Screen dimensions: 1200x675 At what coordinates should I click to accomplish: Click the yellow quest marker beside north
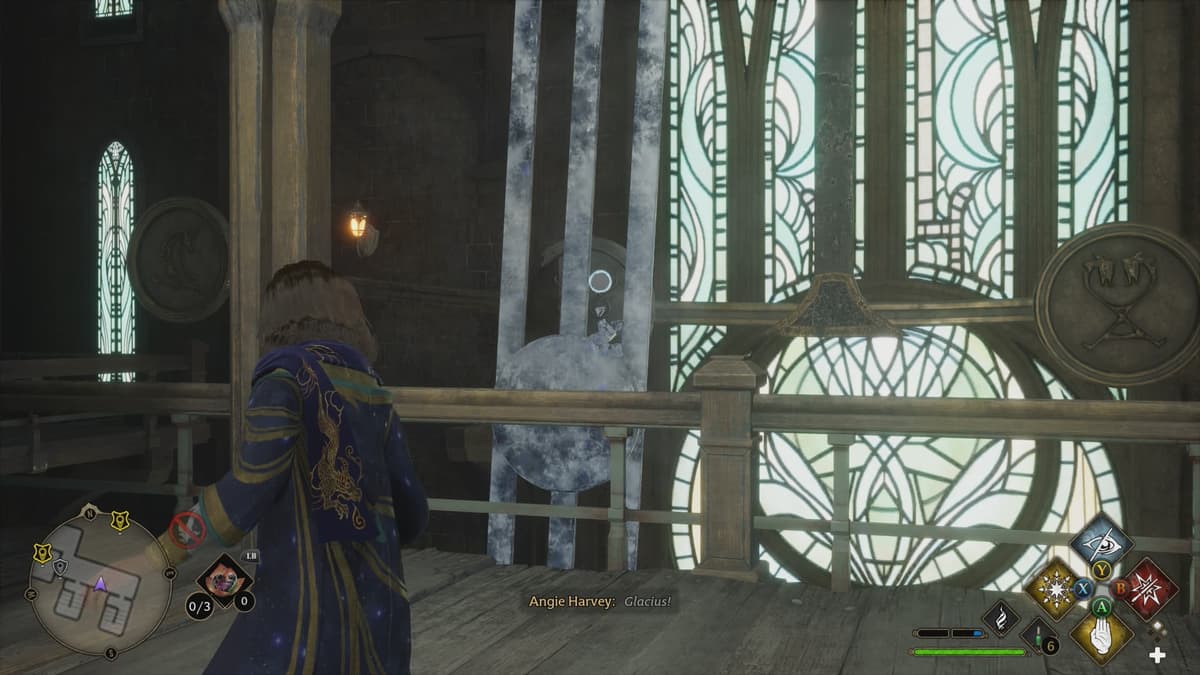pos(120,520)
